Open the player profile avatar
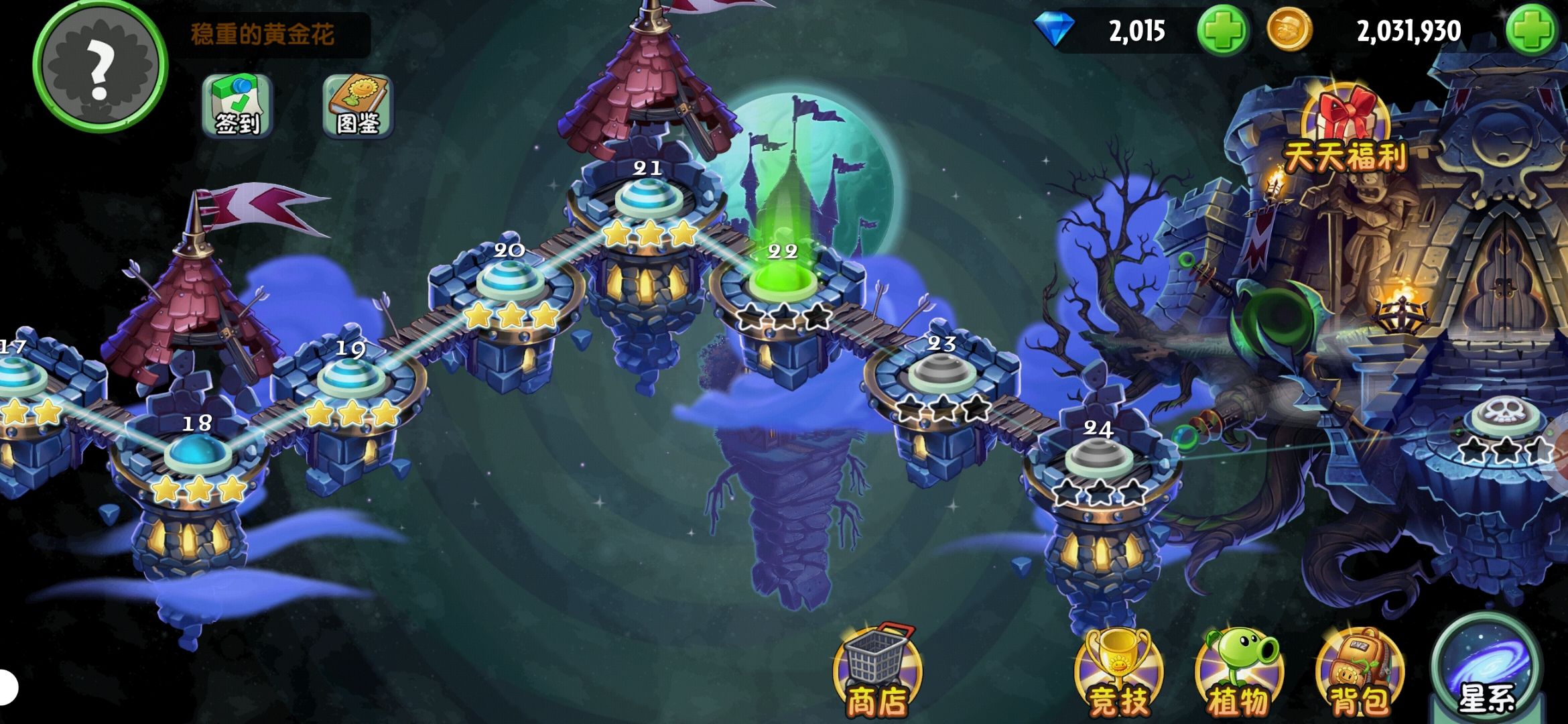Screen dimensions: 1568x724 click(x=99, y=66)
